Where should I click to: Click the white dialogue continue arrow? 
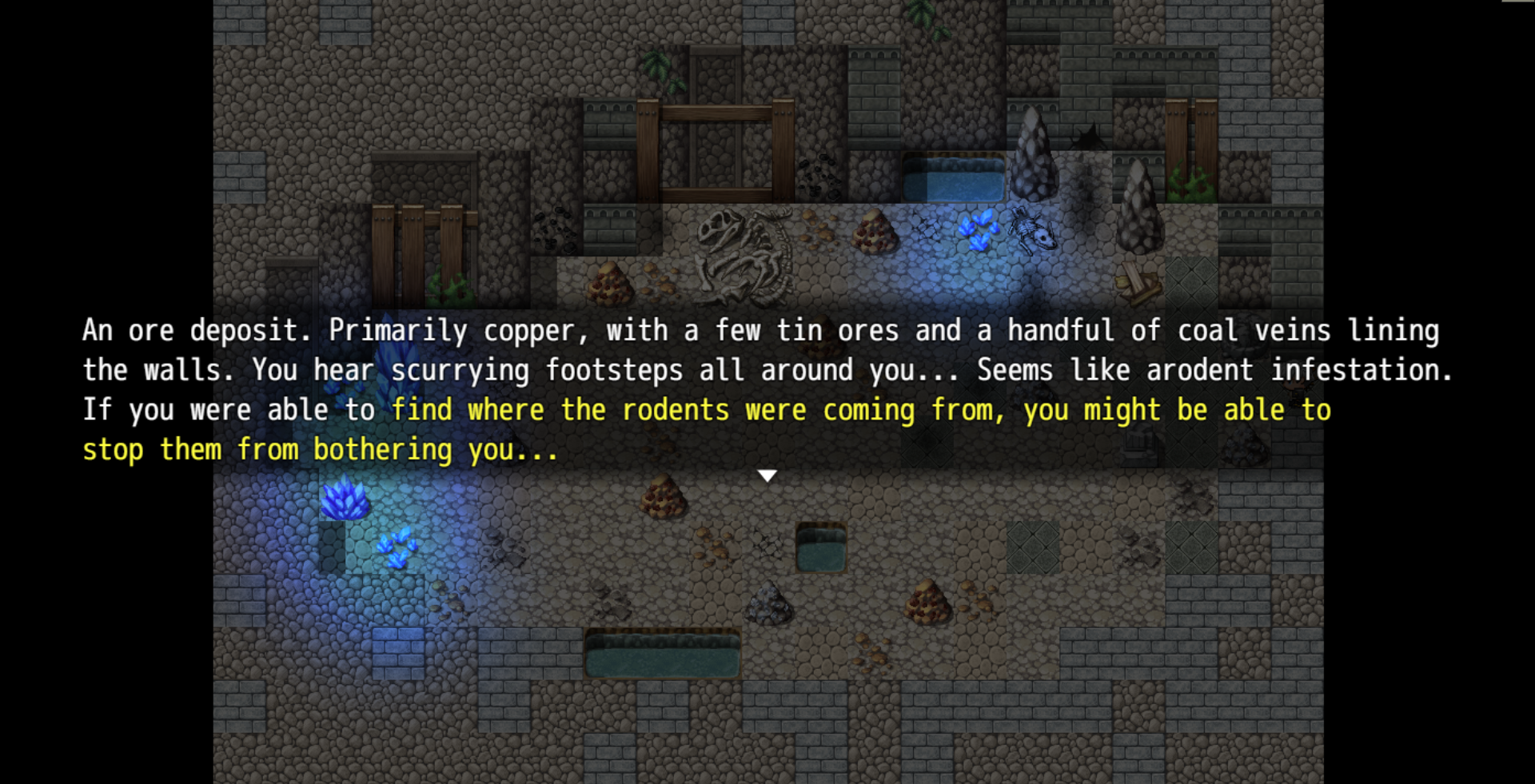(767, 476)
